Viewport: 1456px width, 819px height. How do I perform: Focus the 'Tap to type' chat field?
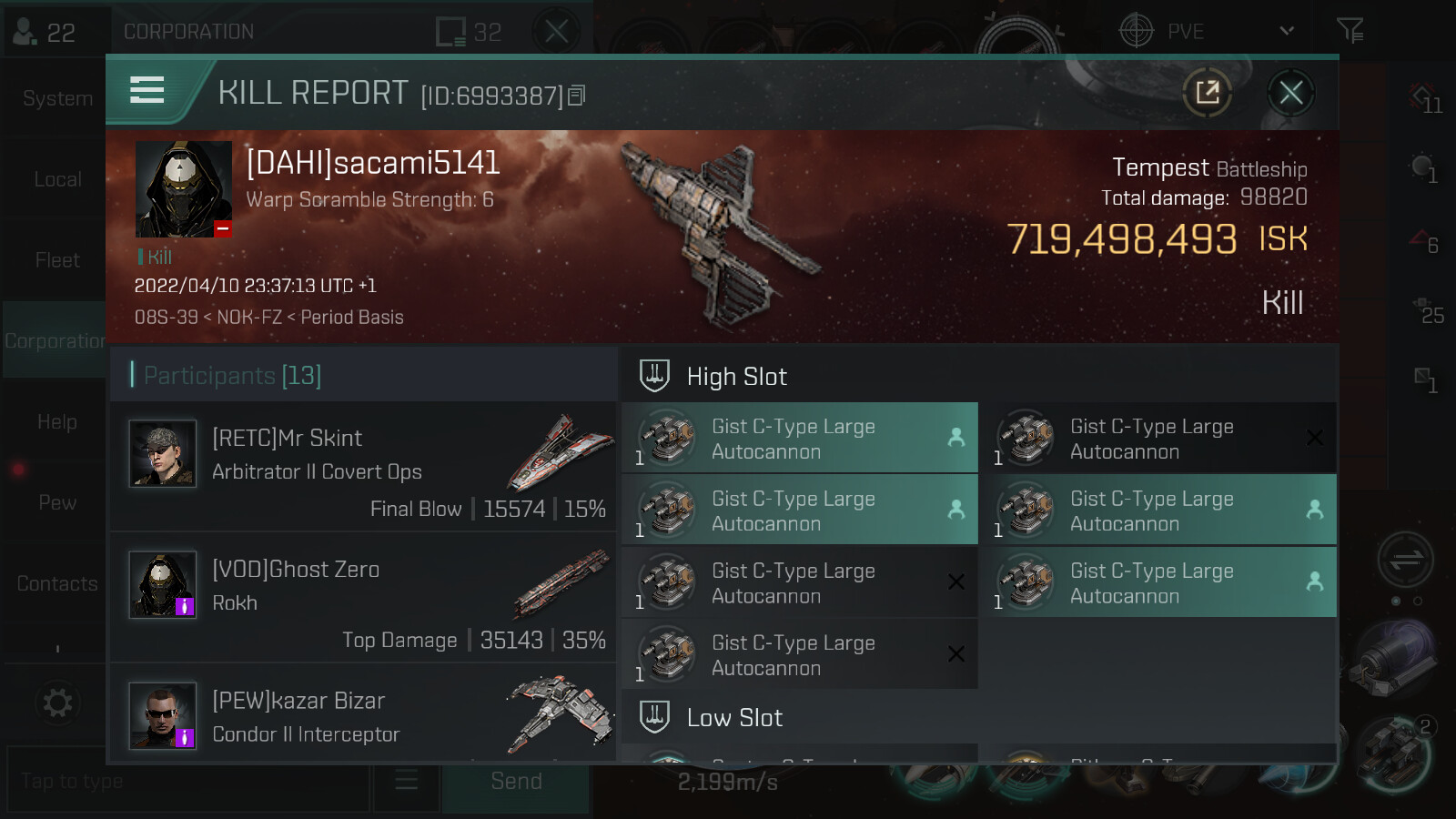coord(187,782)
